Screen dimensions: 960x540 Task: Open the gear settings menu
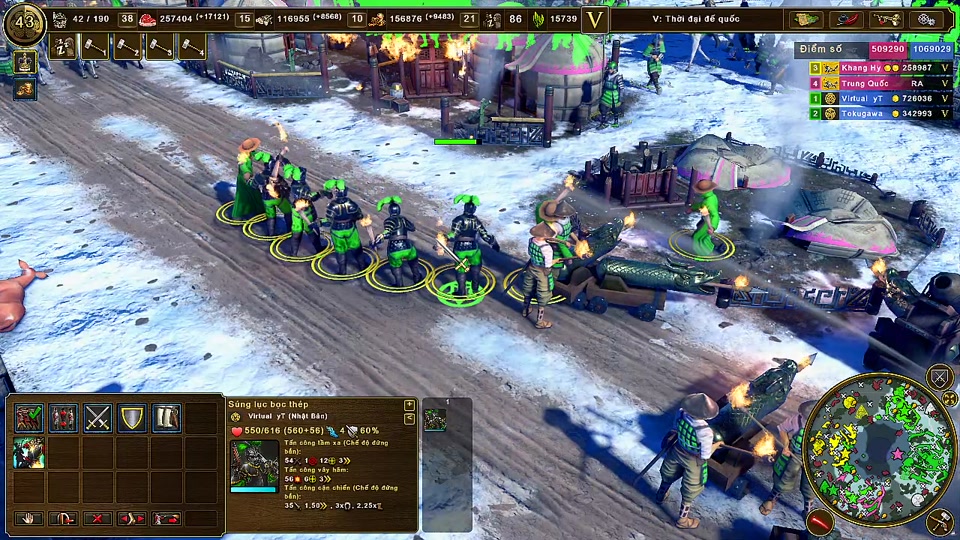coord(925,19)
